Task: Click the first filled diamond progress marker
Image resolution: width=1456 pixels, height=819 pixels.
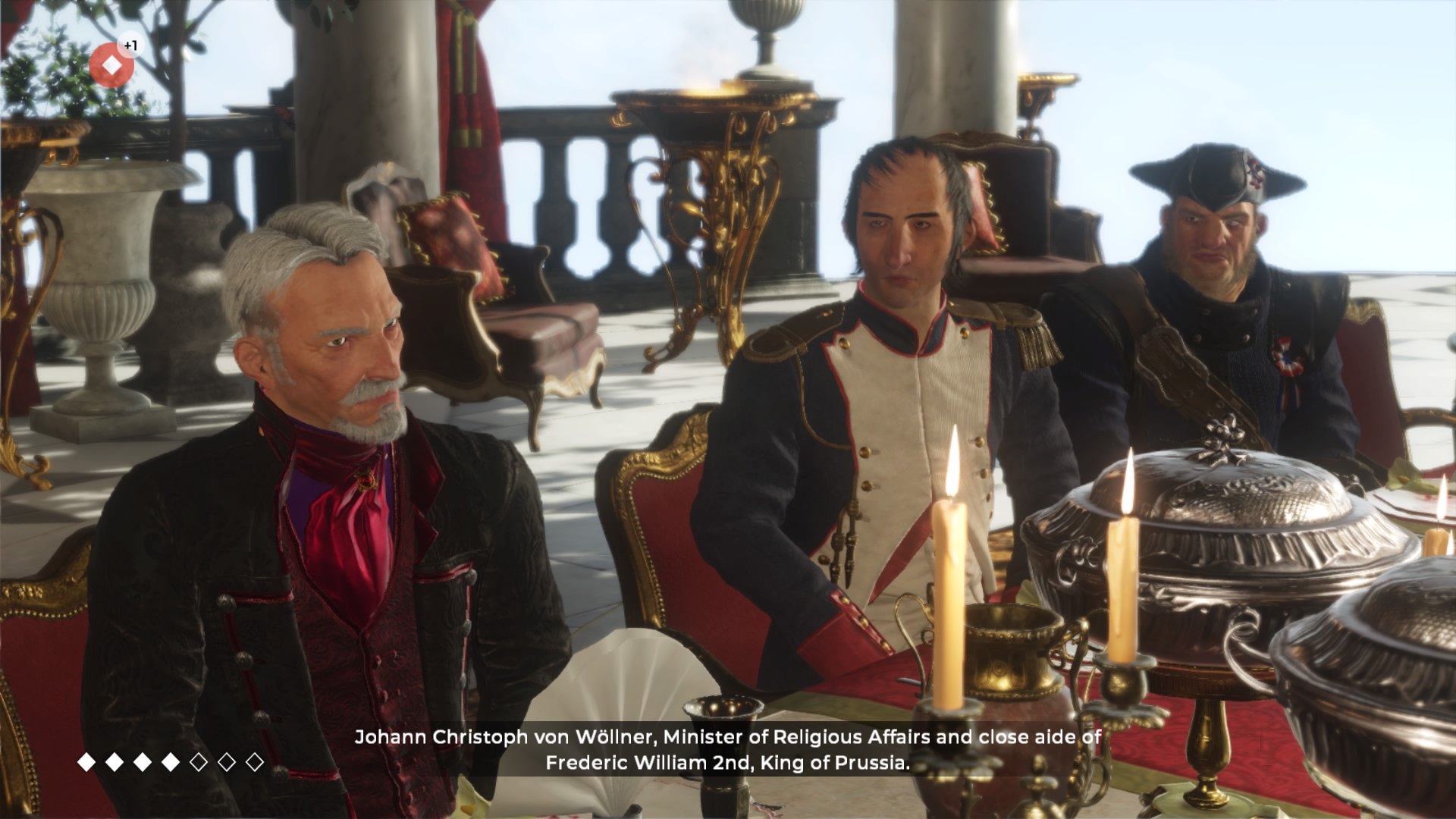Action: click(87, 761)
